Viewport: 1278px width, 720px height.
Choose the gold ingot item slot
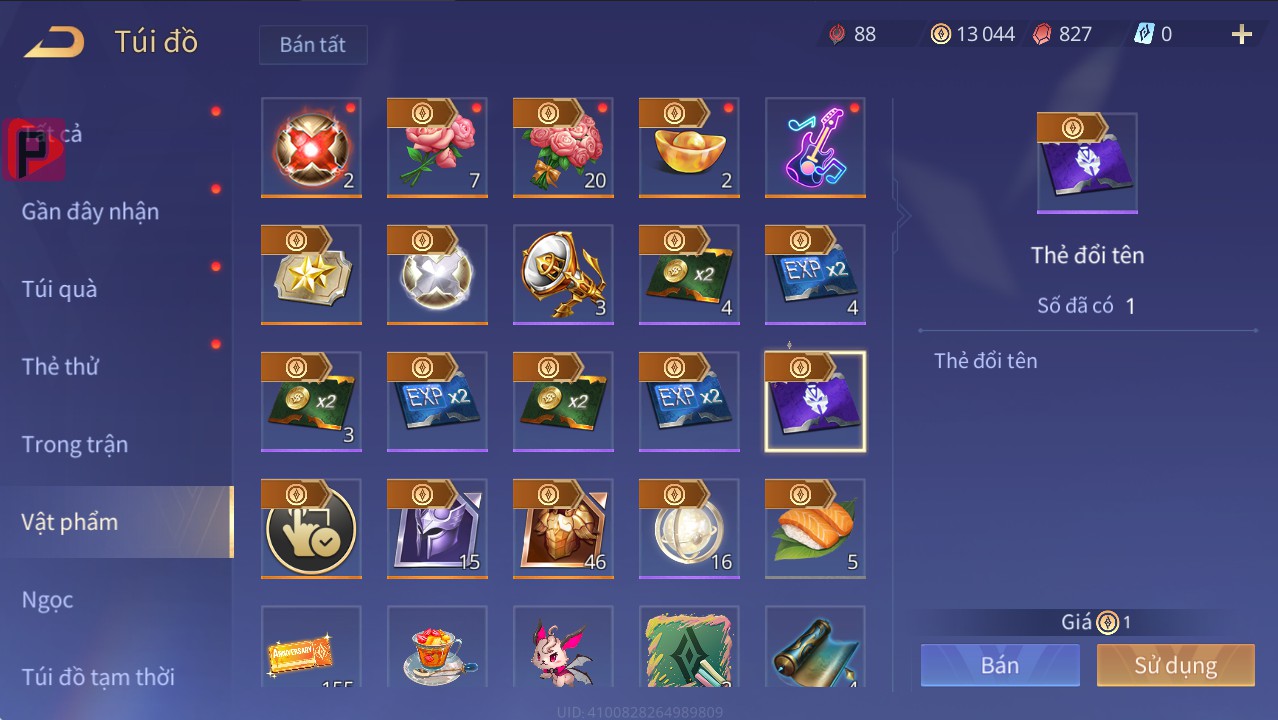point(689,148)
